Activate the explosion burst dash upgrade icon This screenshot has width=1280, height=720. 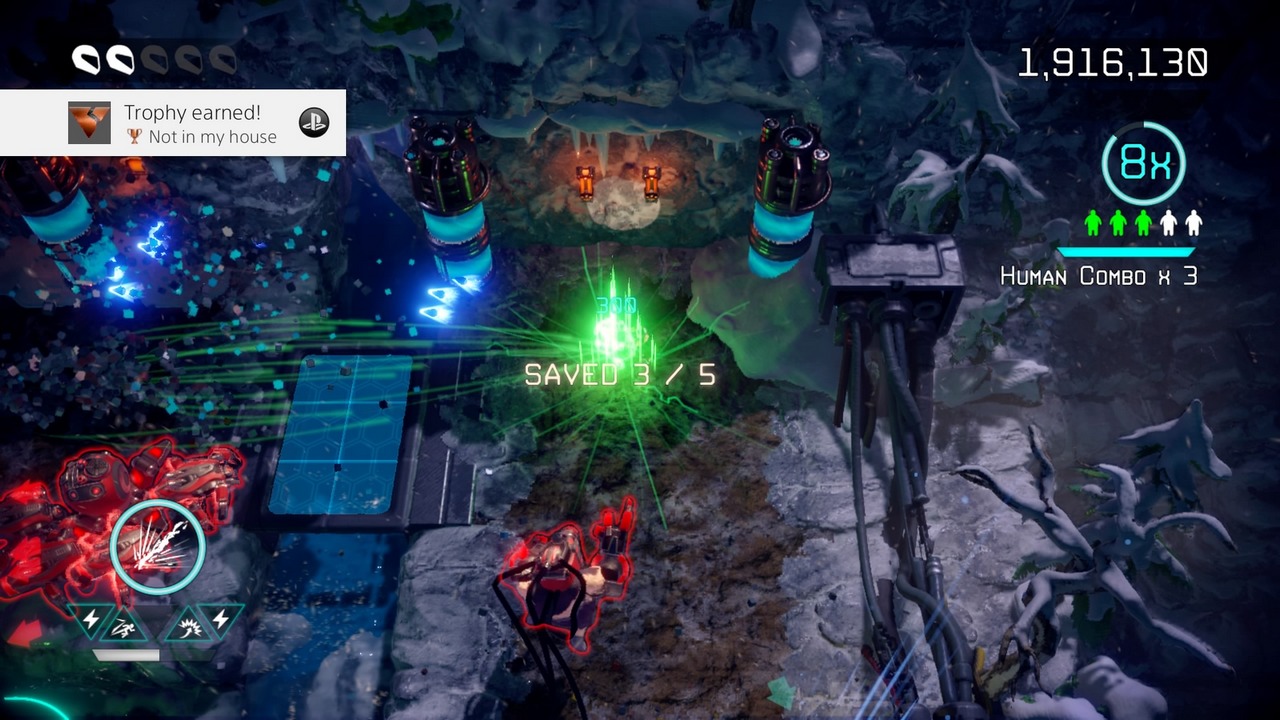(187, 626)
